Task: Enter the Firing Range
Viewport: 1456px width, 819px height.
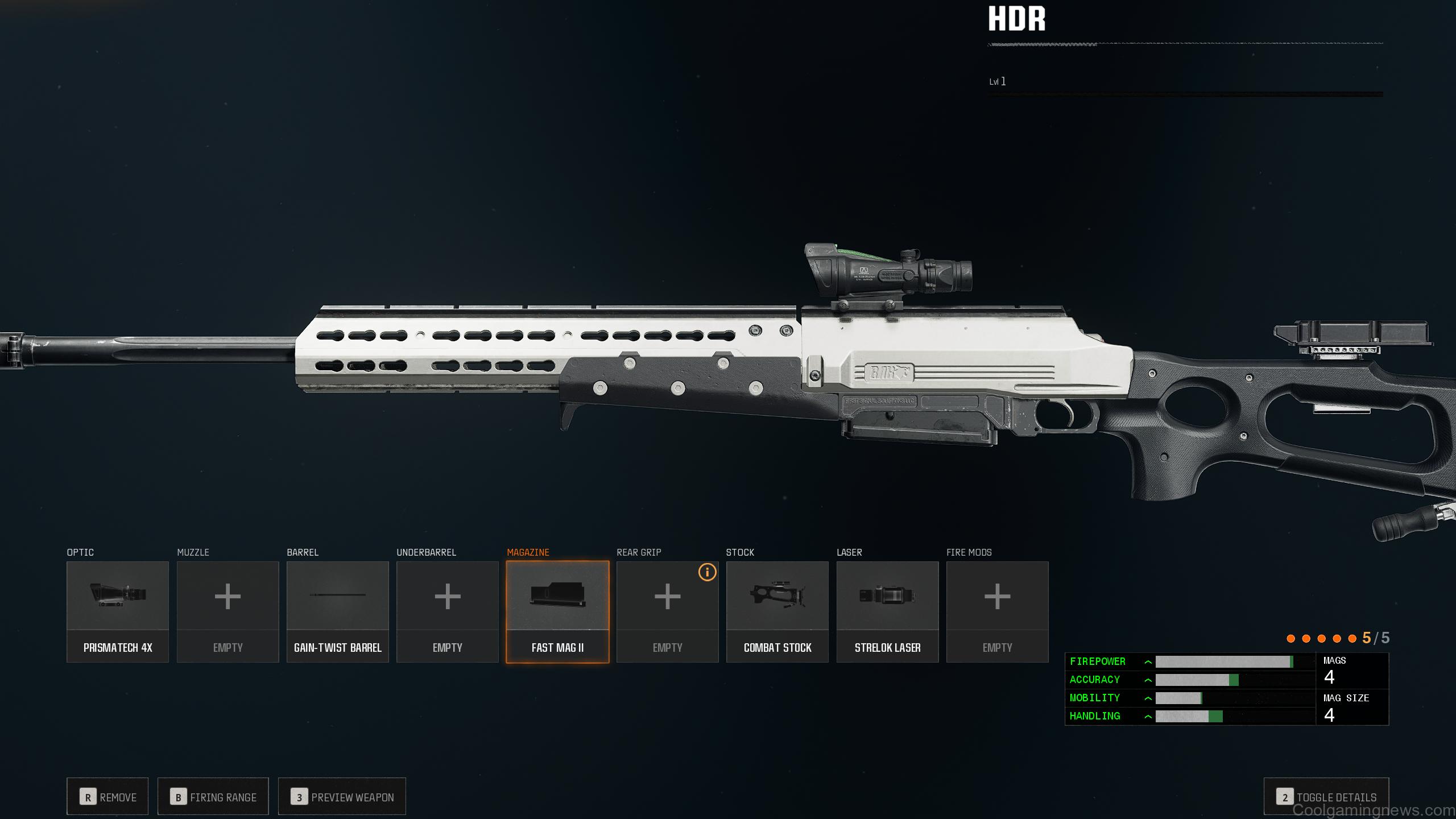Action: tap(213, 796)
